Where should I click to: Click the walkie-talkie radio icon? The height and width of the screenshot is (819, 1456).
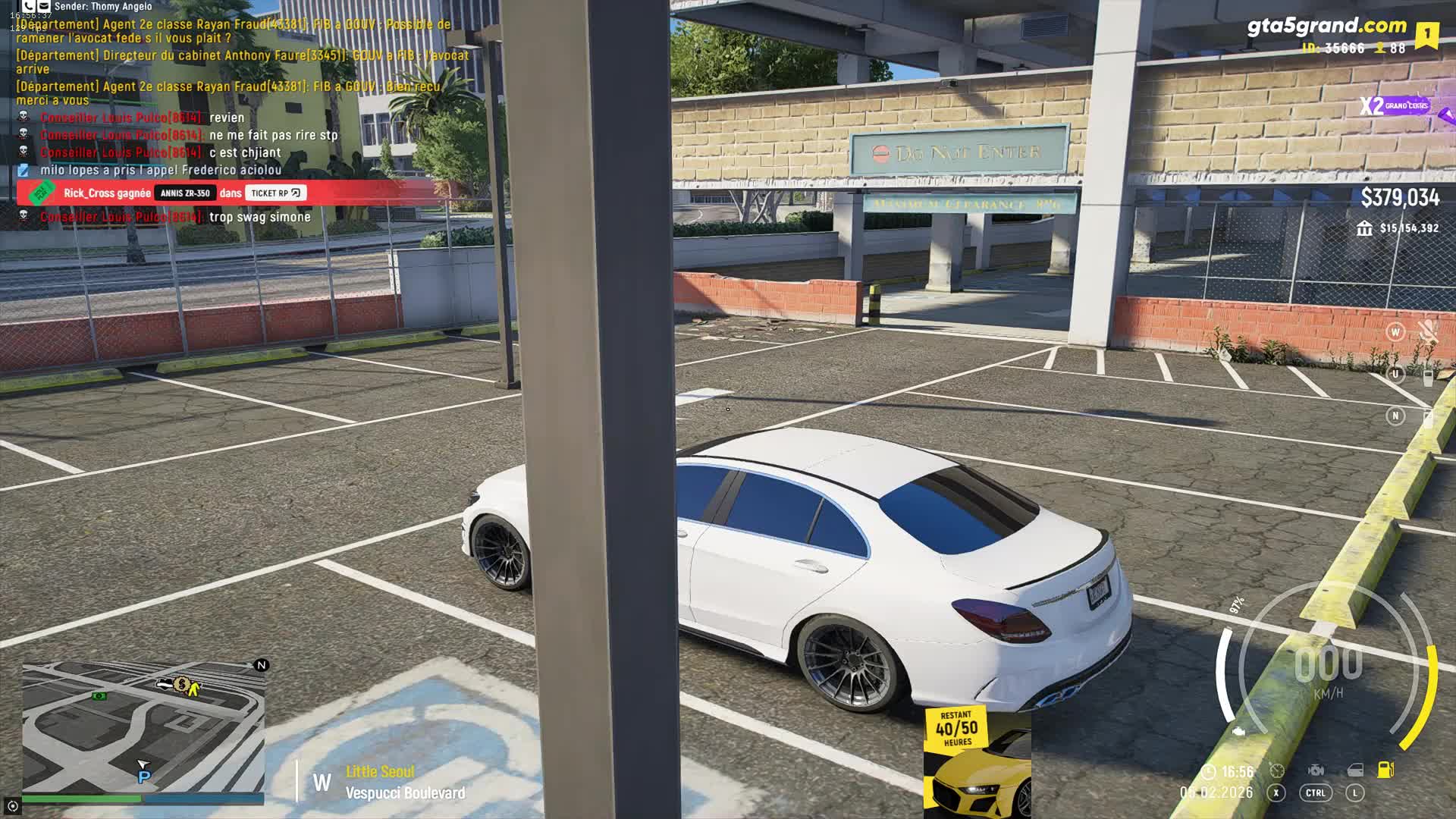[1428, 375]
